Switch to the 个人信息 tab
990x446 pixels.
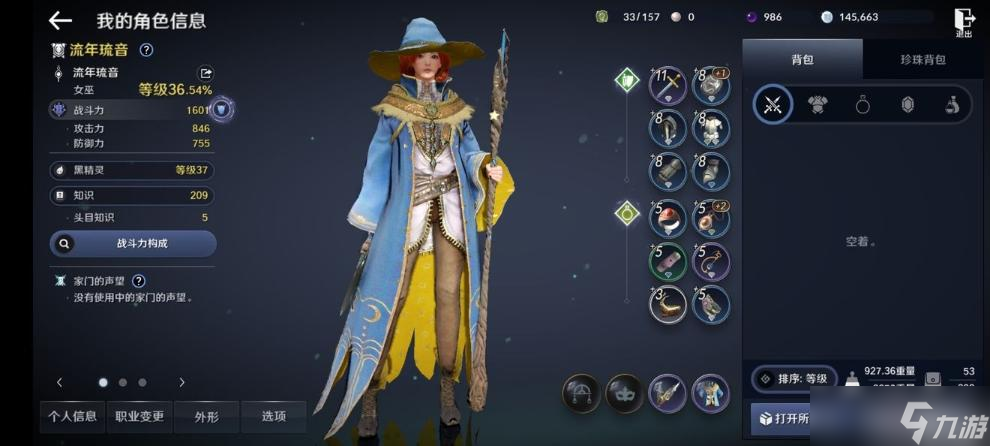coord(72,416)
